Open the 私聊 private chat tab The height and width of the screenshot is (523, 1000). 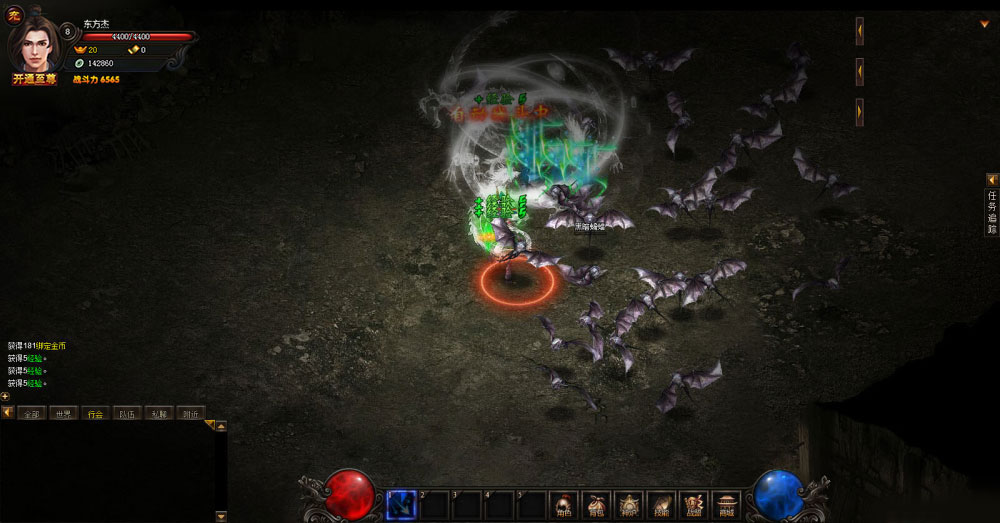(x=159, y=413)
